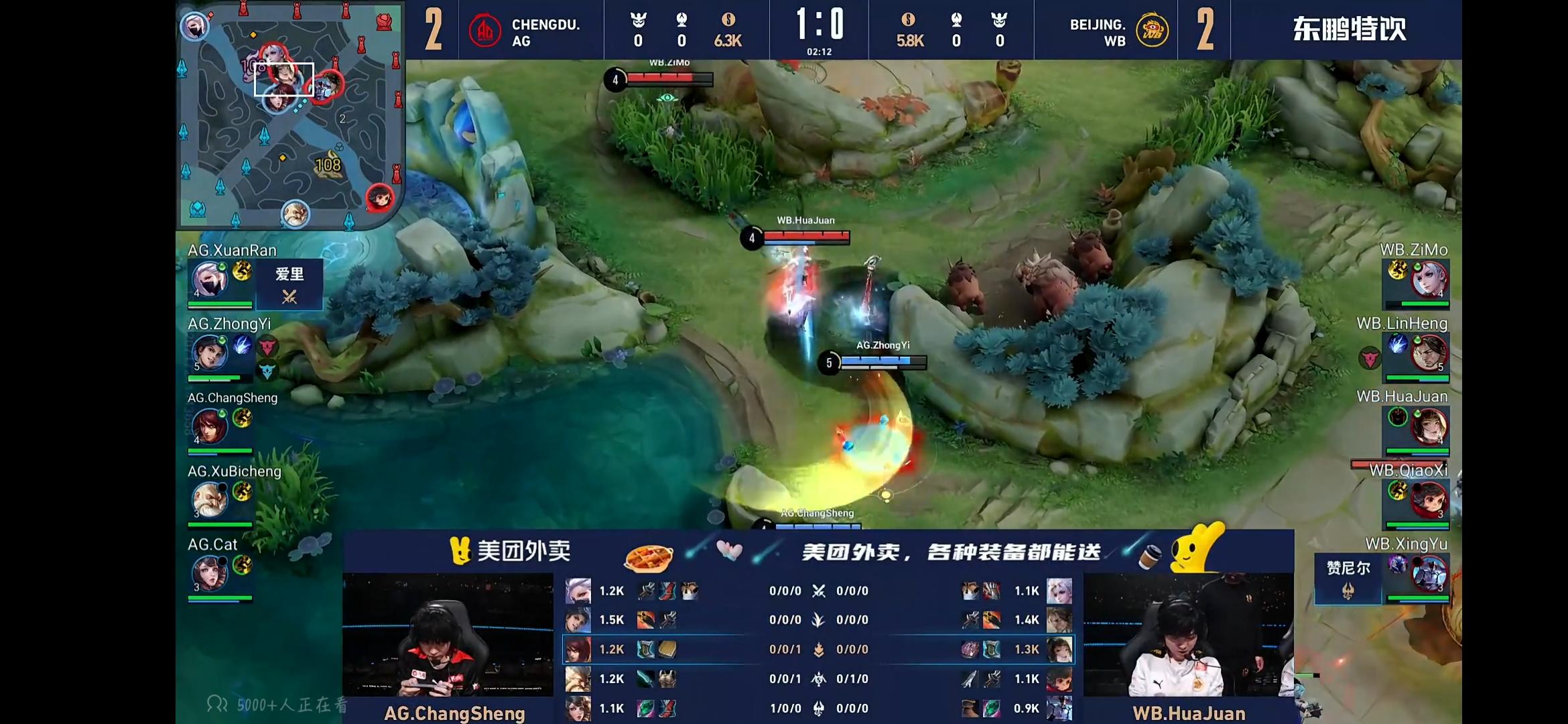Click the 东鹏特饮 sponsor logo

[x=1348, y=29]
